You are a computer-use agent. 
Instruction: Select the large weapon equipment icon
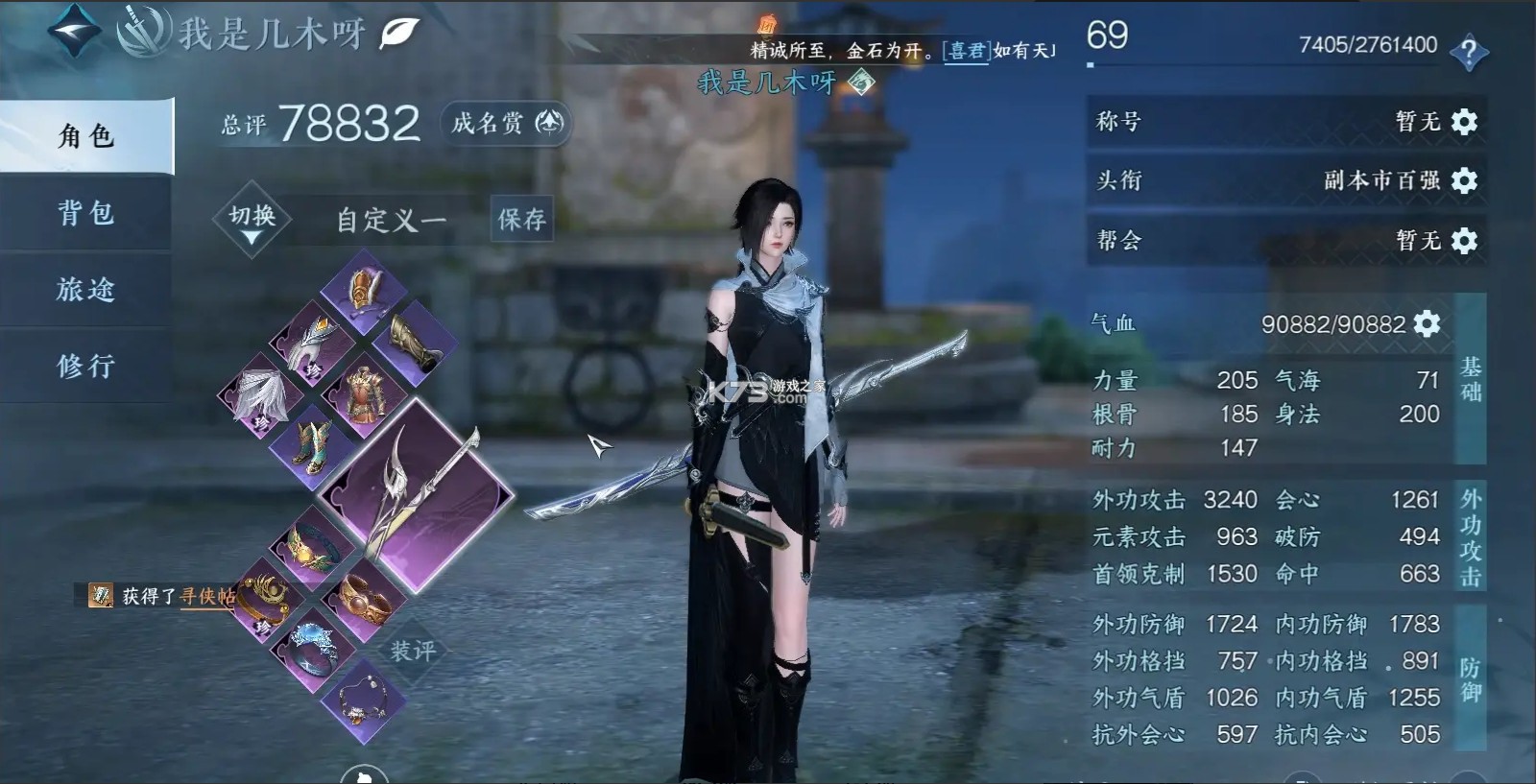423,493
